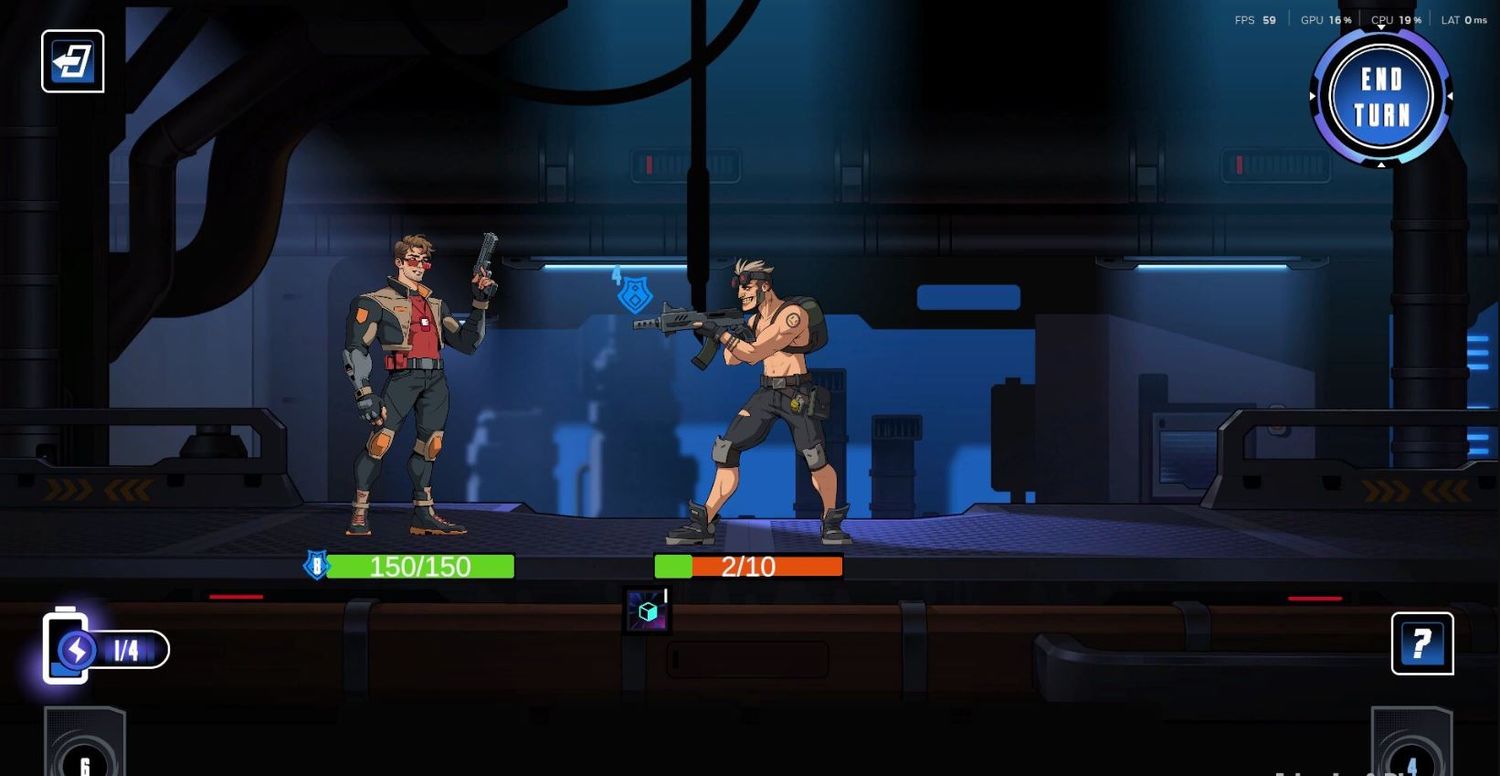Viewport: 1500px width, 776px height.
Task: Click the End Turn button
Action: click(x=1381, y=97)
